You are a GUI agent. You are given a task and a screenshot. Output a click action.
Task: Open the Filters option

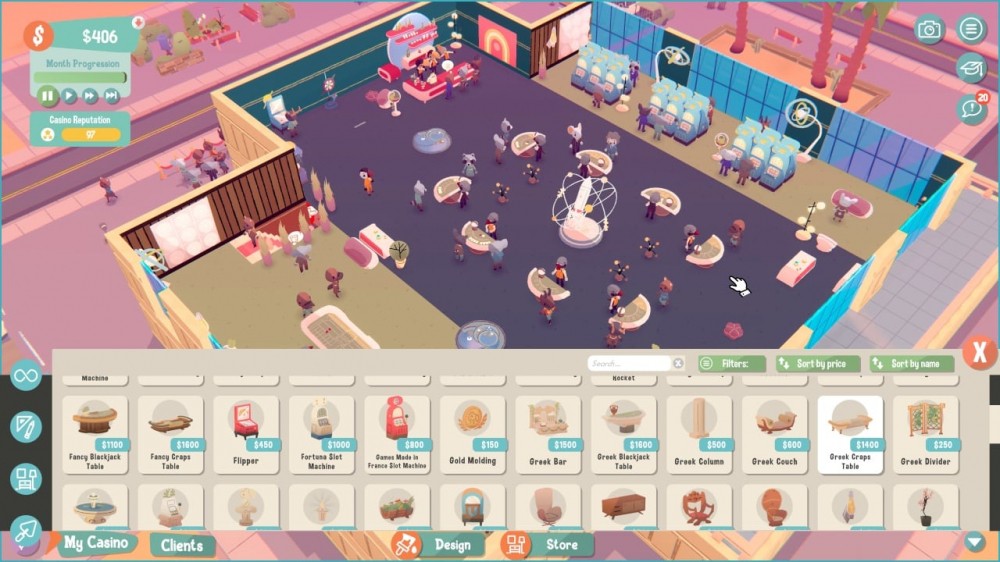click(731, 364)
